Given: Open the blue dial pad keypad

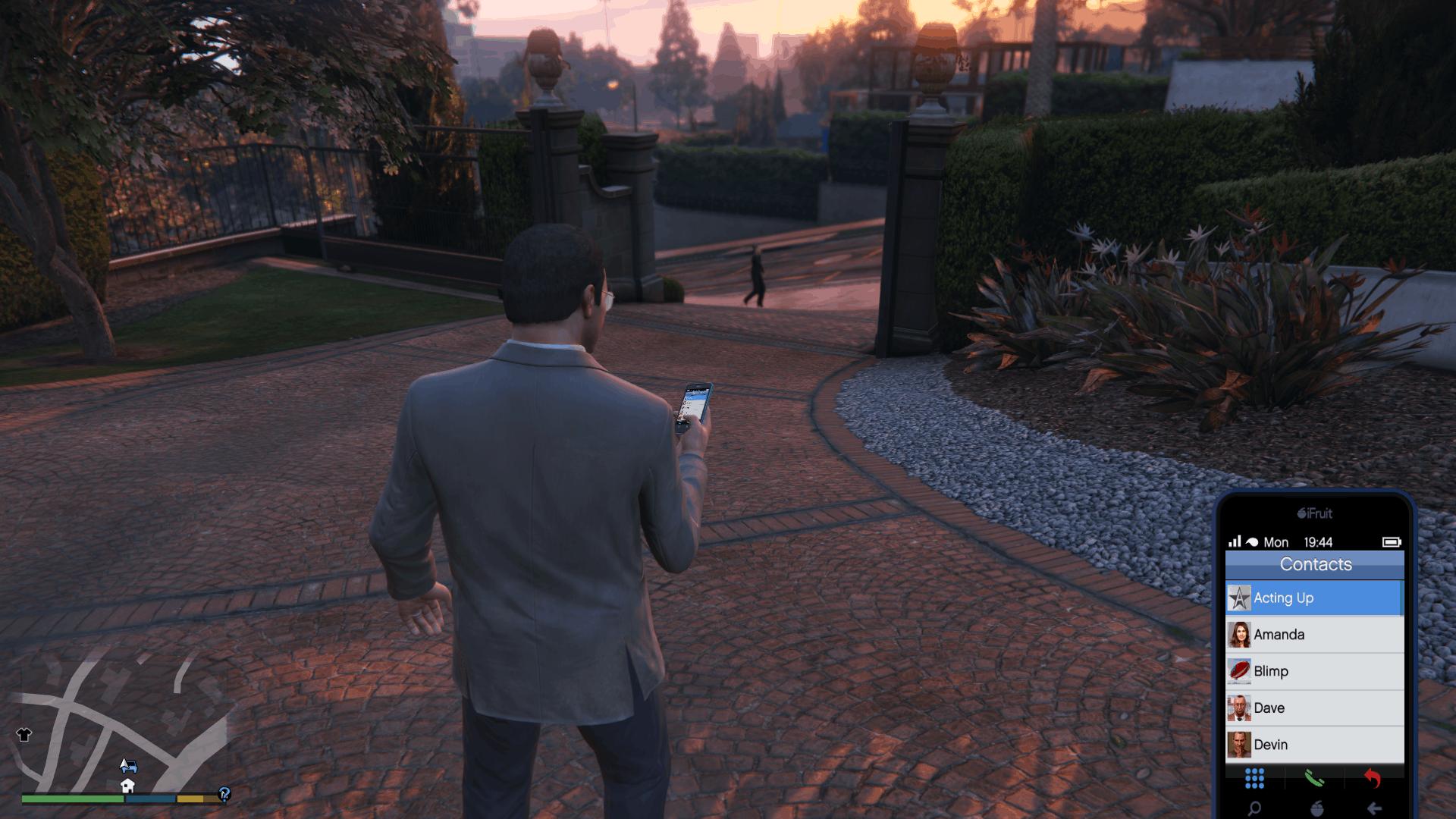Looking at the screenshot, I should point(1255,778).
